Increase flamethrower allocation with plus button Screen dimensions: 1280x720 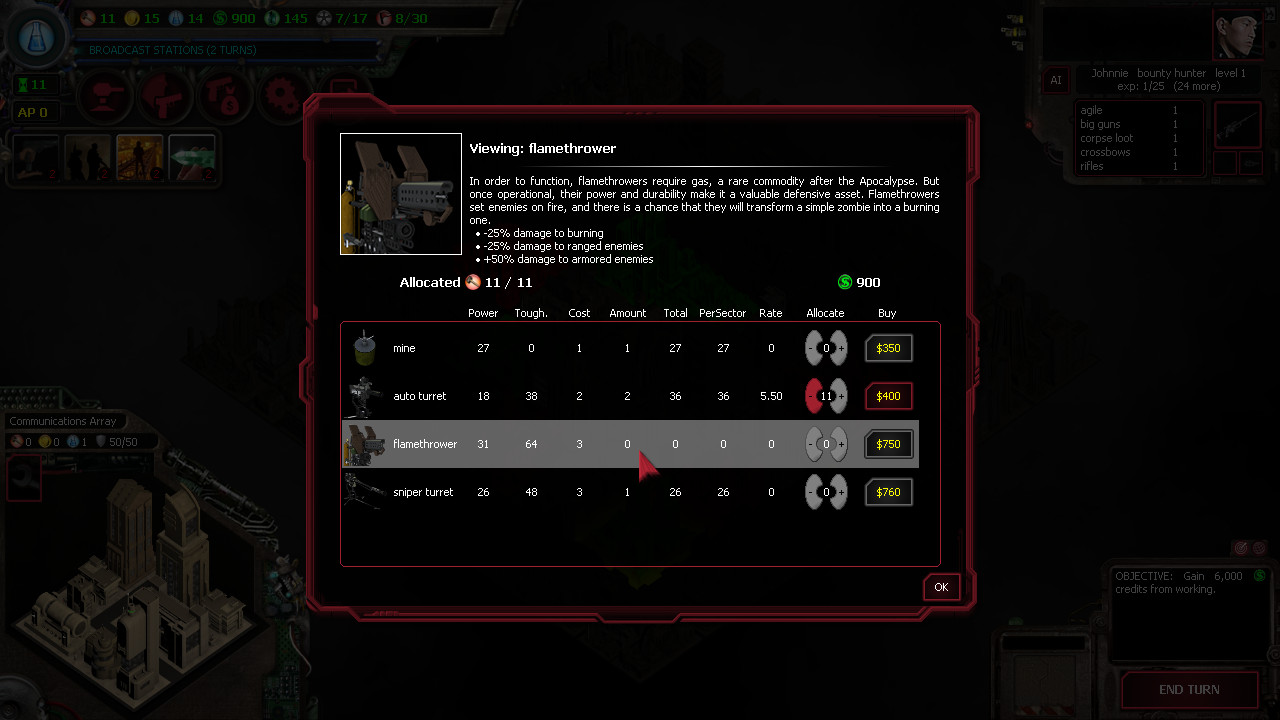click(839, 444)
